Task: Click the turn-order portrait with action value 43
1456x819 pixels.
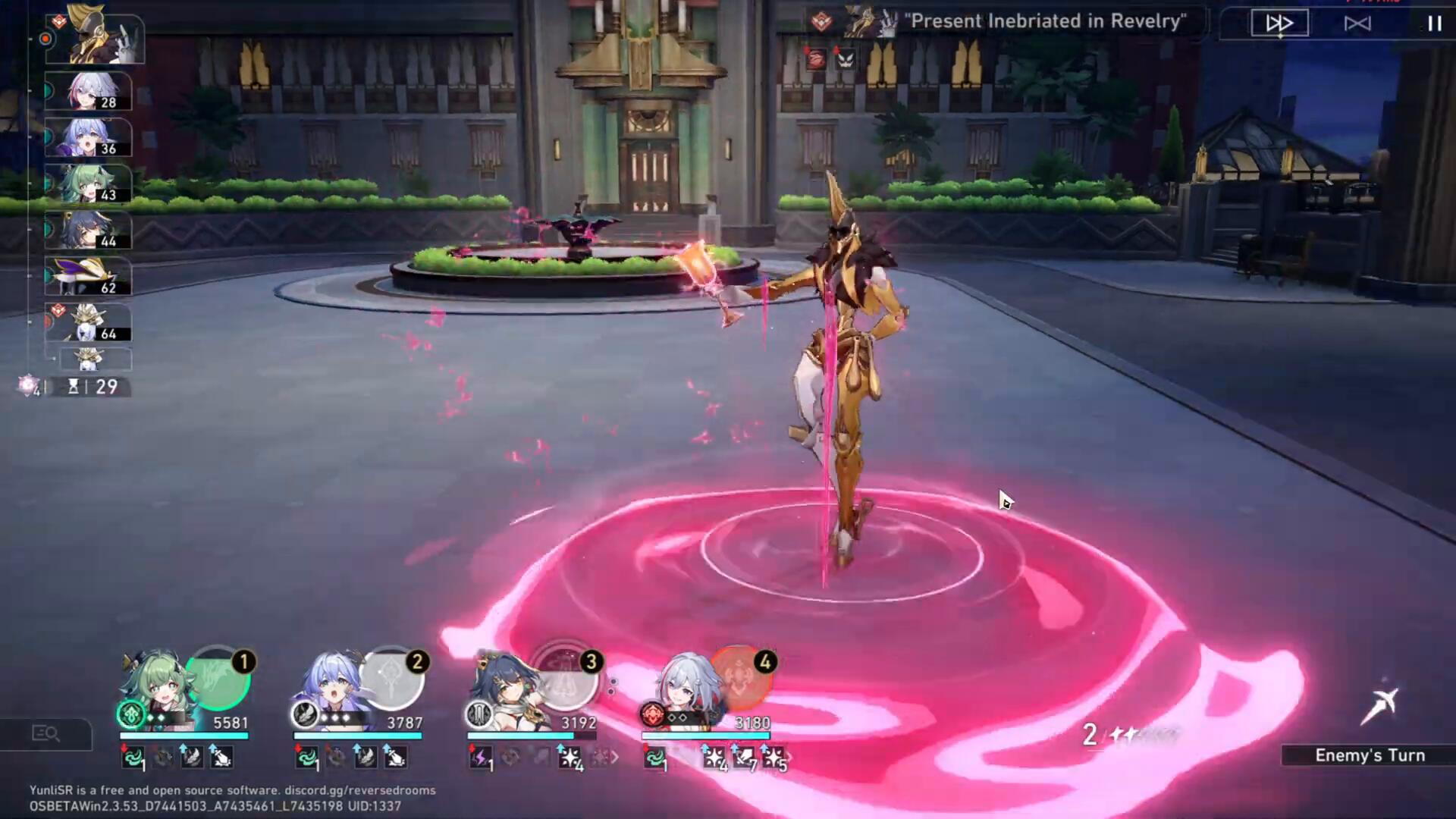Action: 88,184
